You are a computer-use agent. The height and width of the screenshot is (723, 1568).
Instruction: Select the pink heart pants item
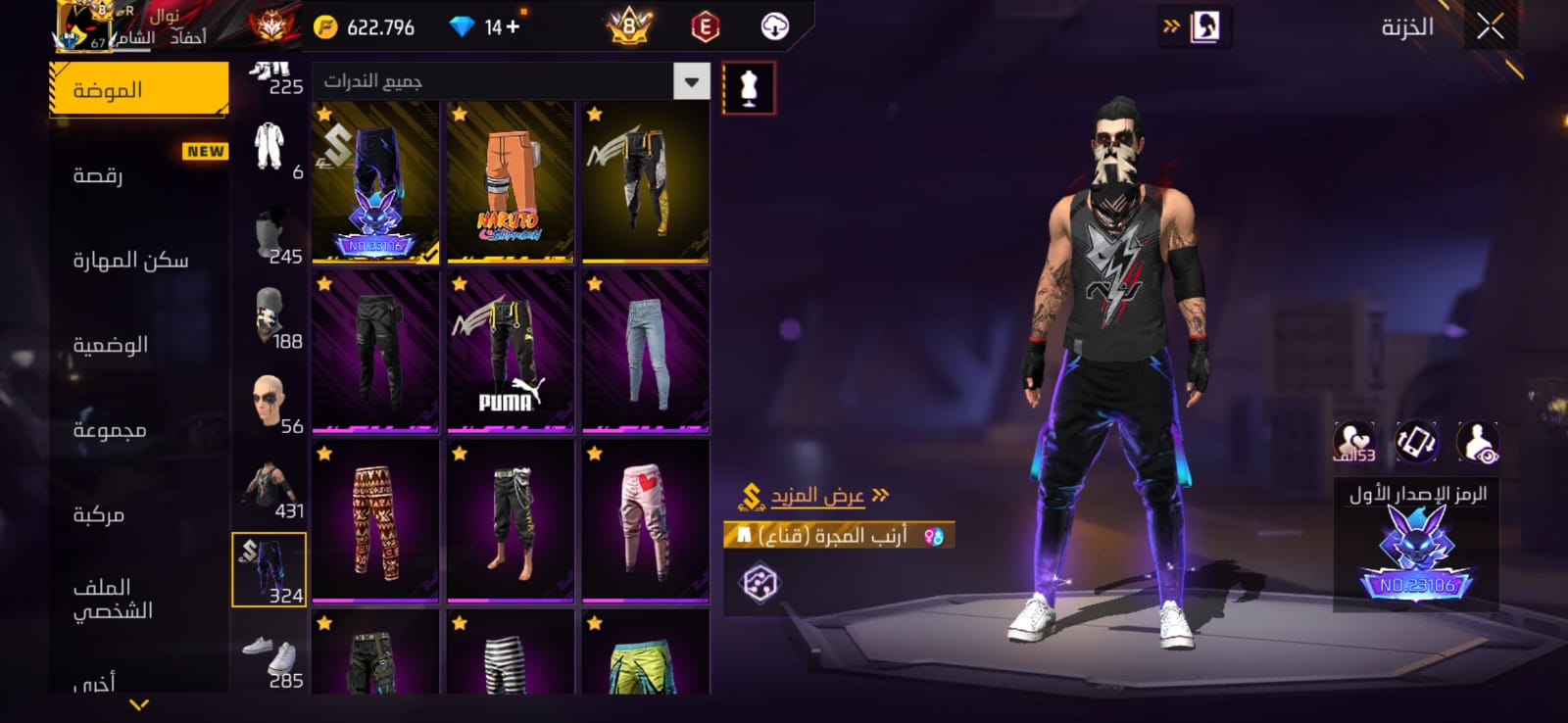point(645,521)
